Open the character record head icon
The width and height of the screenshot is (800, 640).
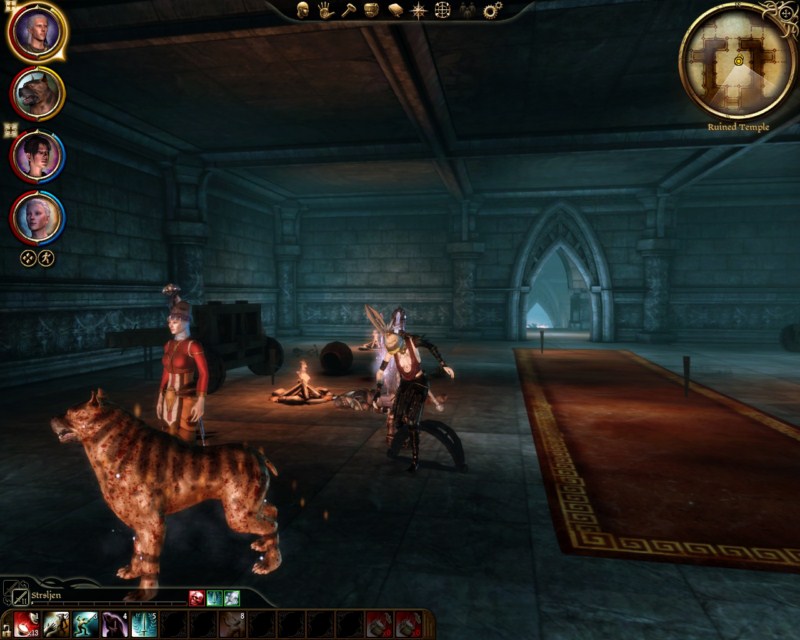point(302,10)
